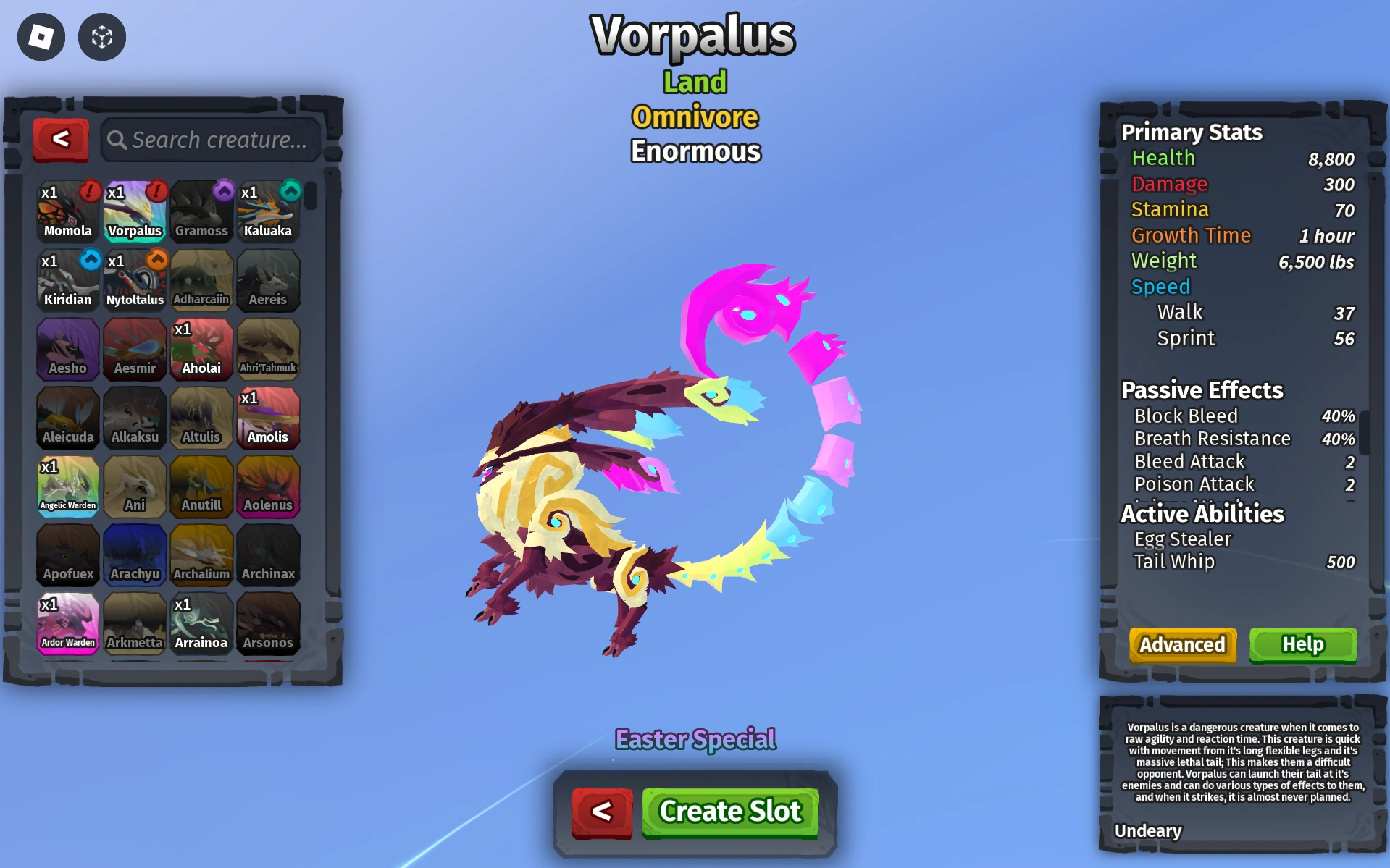Select the Angelic Warden creature

(67, 486)
